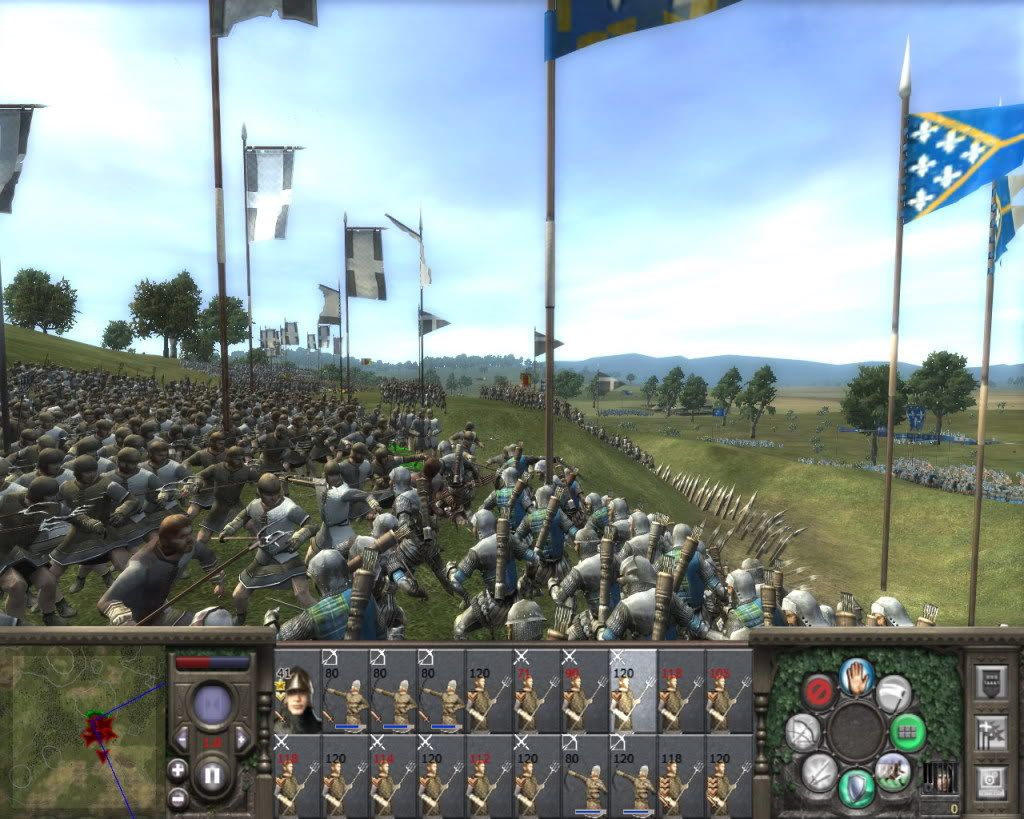1024x819 pixels.
Task: Select the general's unit card
Action: click(x=297, y=691)
